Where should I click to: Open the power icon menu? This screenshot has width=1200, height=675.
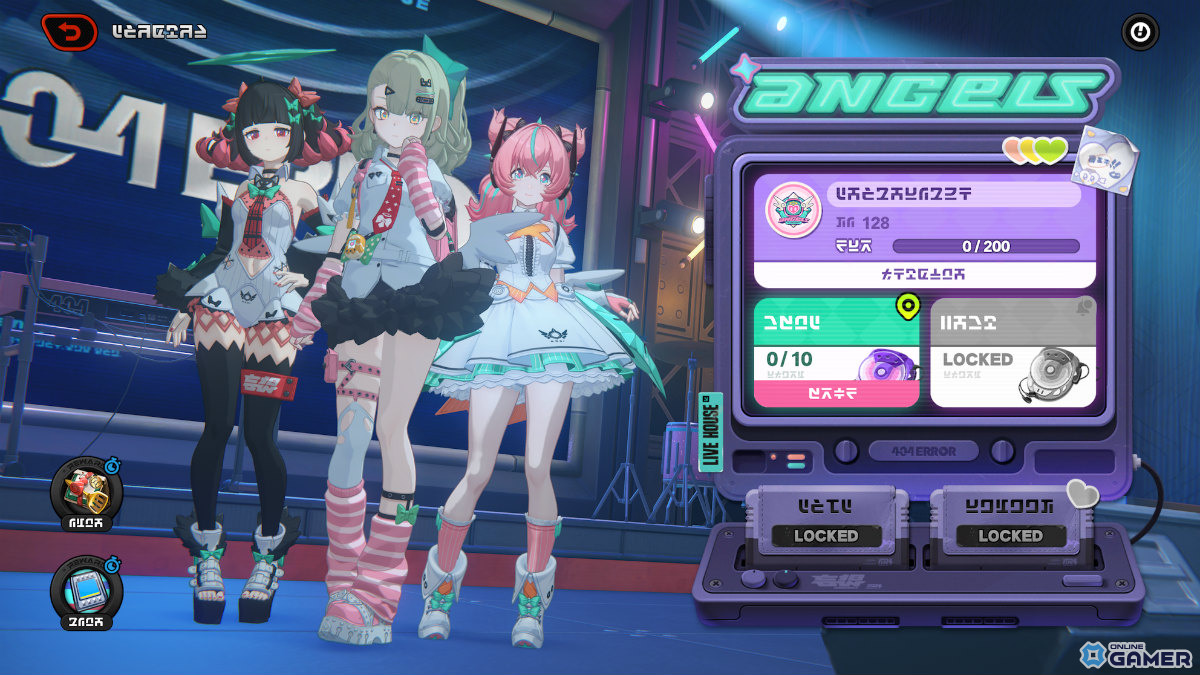[x=1138, y=32]
